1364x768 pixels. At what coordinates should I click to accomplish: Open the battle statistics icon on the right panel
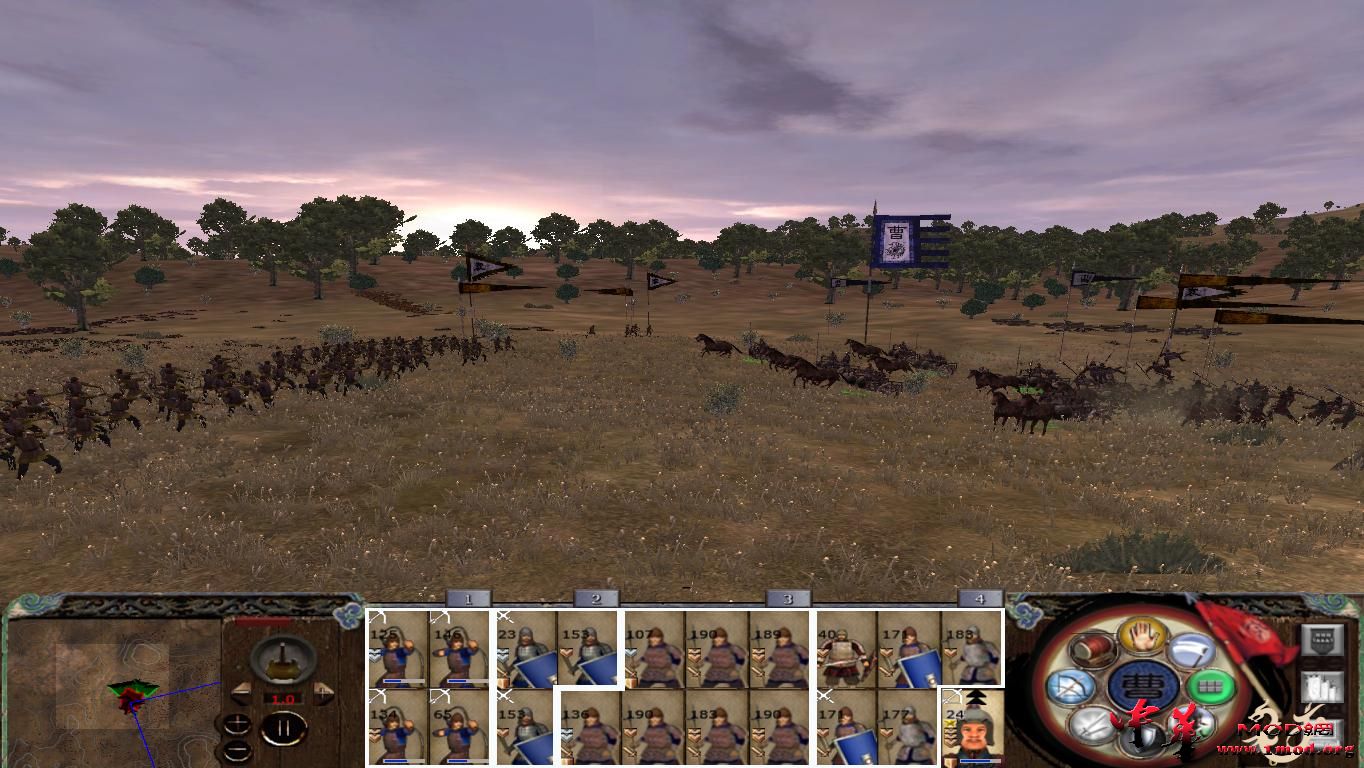pyautogui.click(x=1323, y=686)
